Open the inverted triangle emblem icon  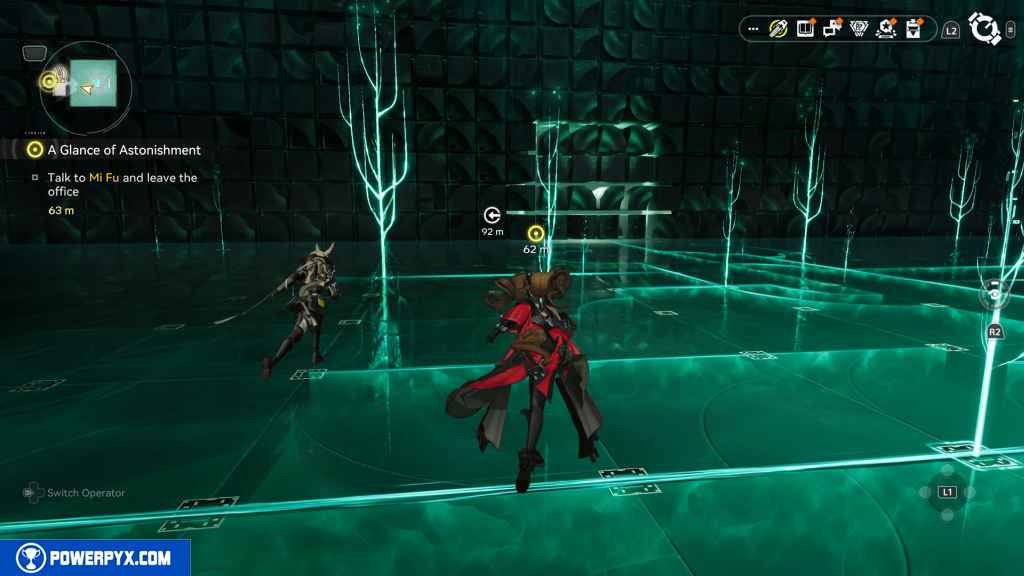[x=858, y=29]
